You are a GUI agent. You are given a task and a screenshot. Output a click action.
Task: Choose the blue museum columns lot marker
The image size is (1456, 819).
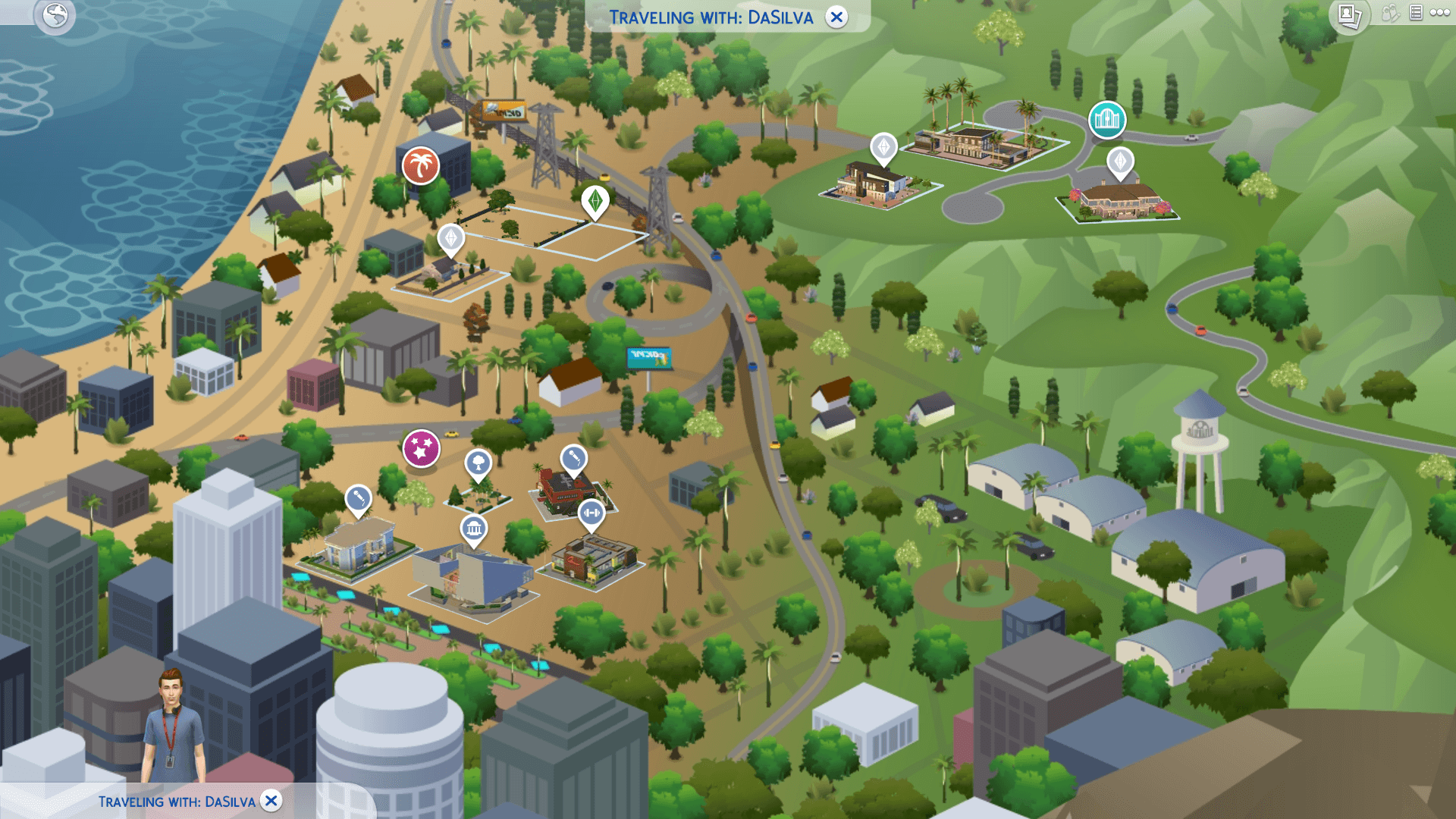coord(474,528)
